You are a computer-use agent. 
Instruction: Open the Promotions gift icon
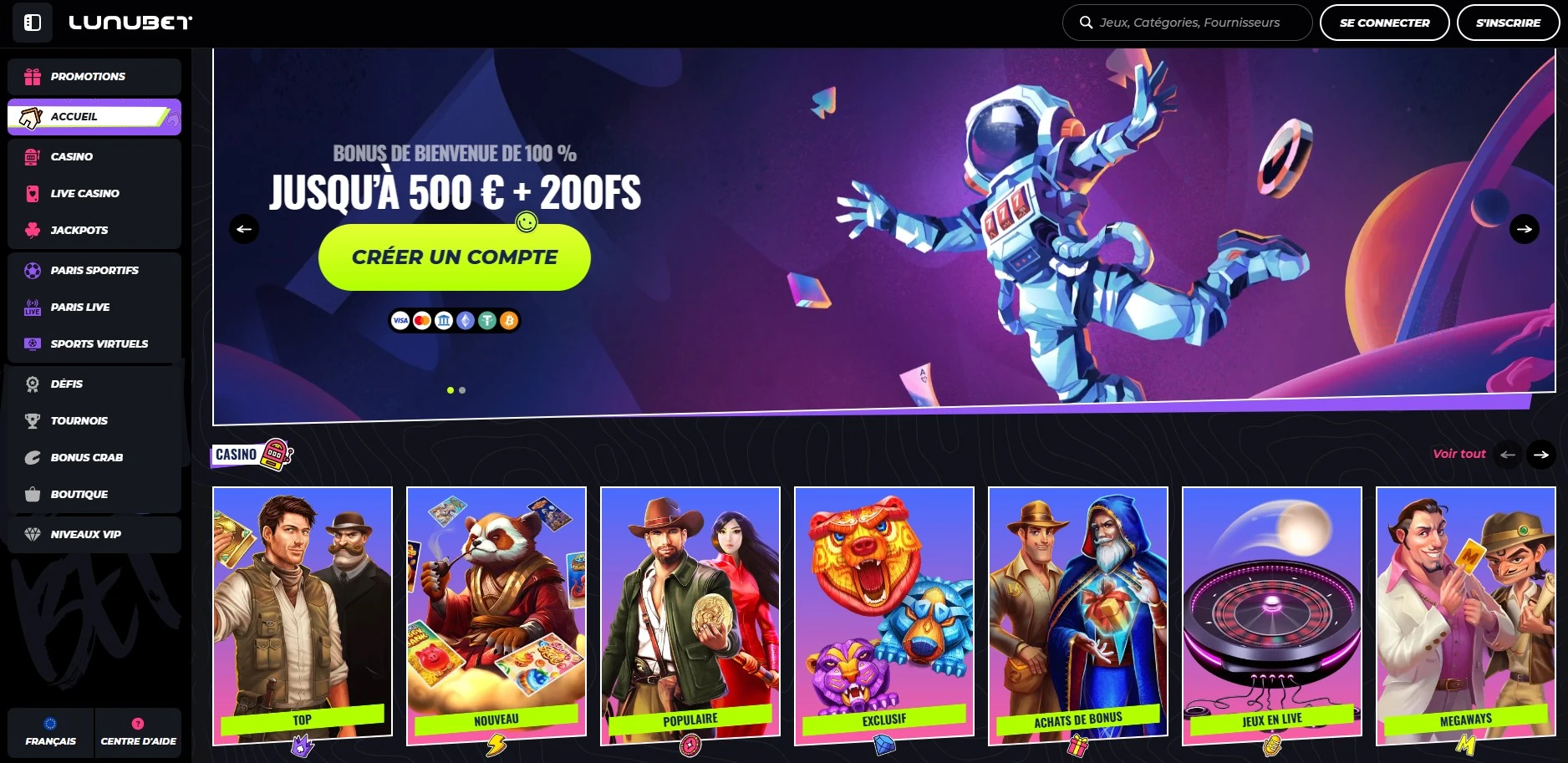(x=32, y=76)
